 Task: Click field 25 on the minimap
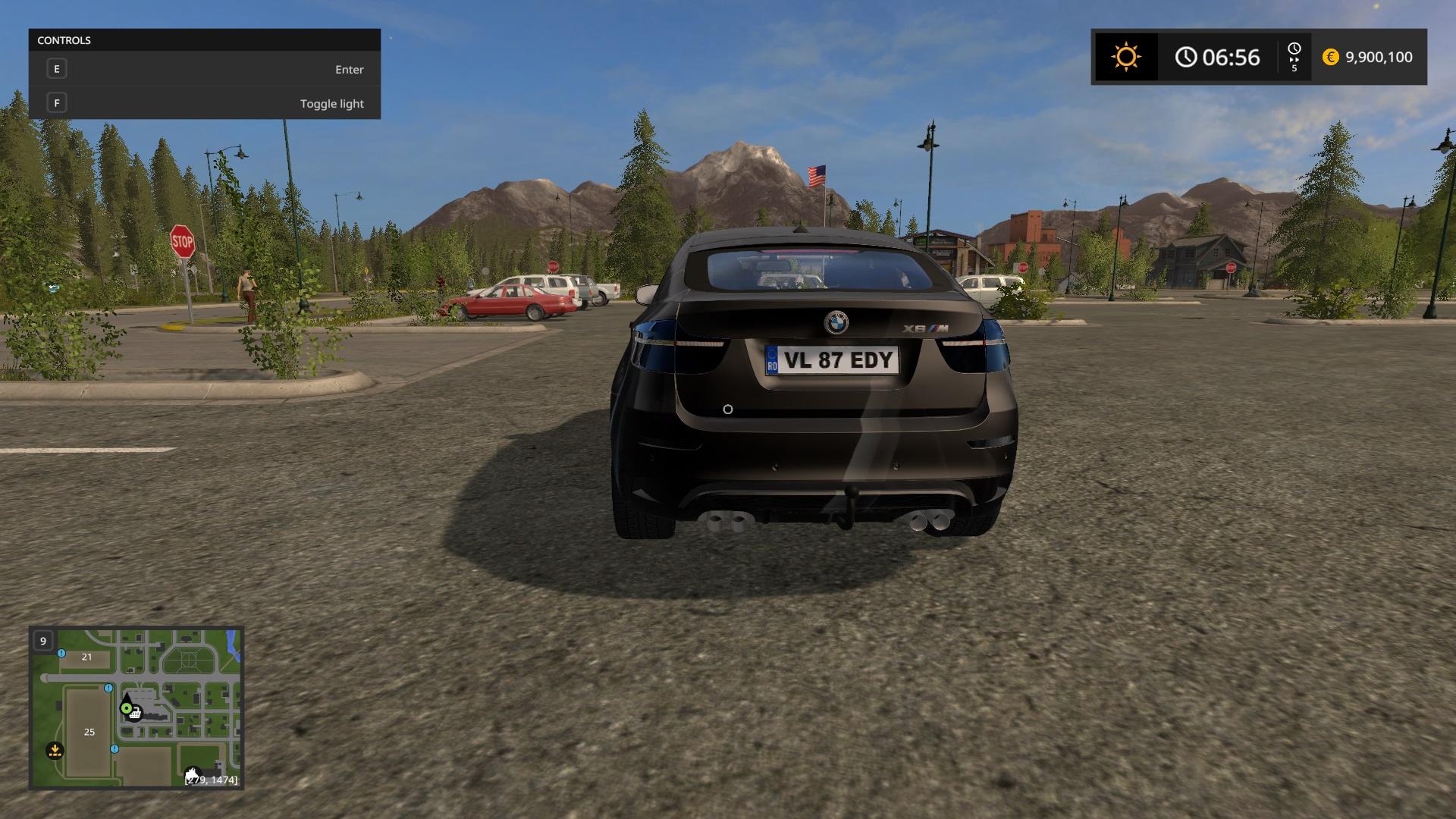coord(89,732)
